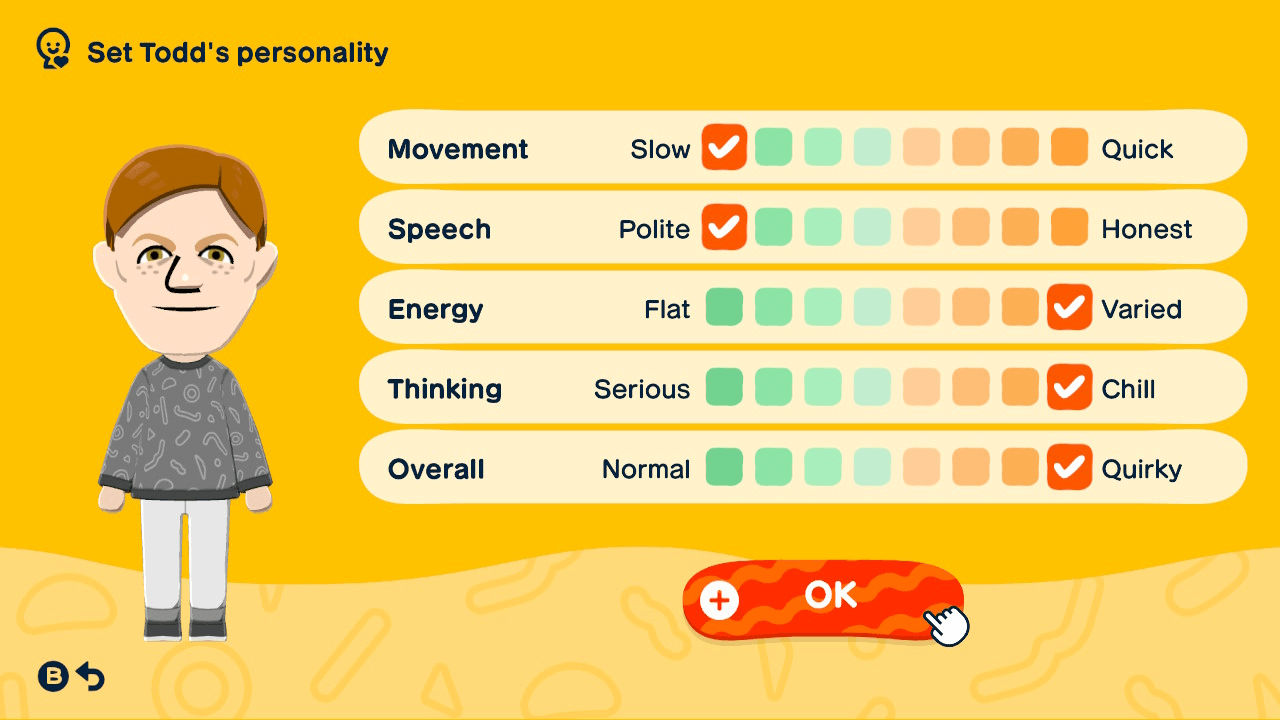1280x720 pixels.
Task: Adjust the Movement slider one step toward Quick
Action: pos(774,148)
